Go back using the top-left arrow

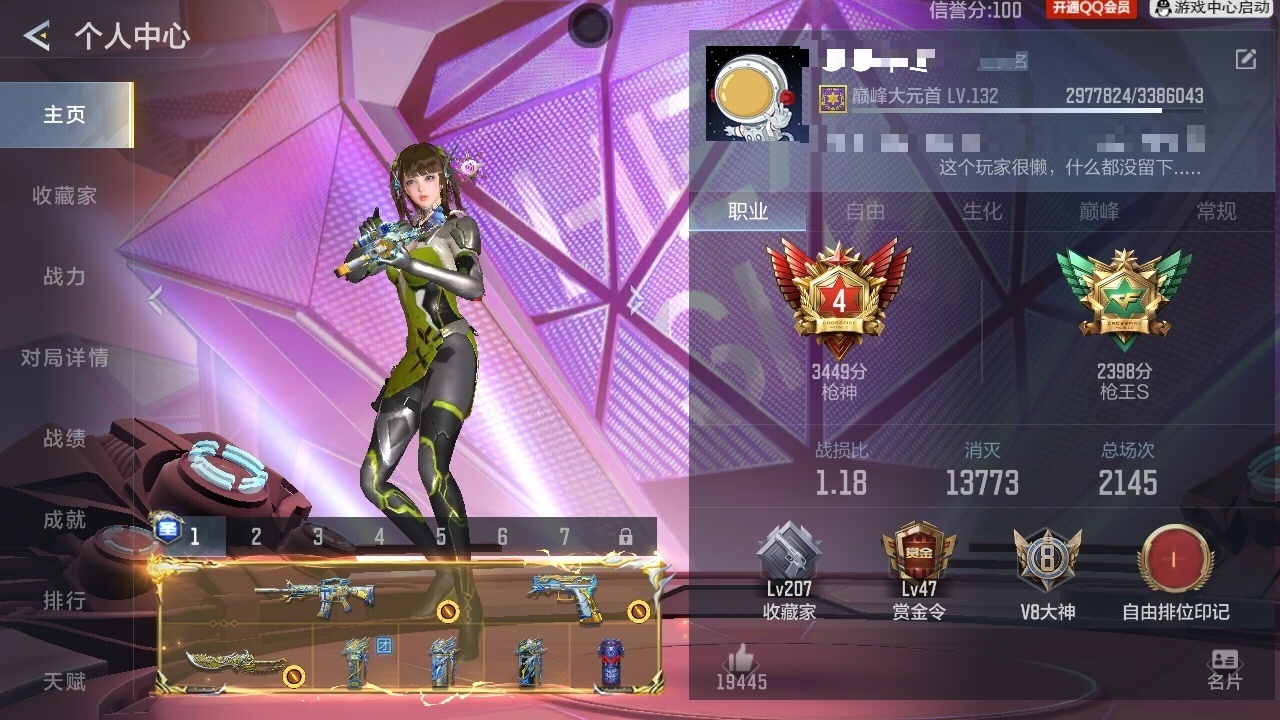pos(37,37)
